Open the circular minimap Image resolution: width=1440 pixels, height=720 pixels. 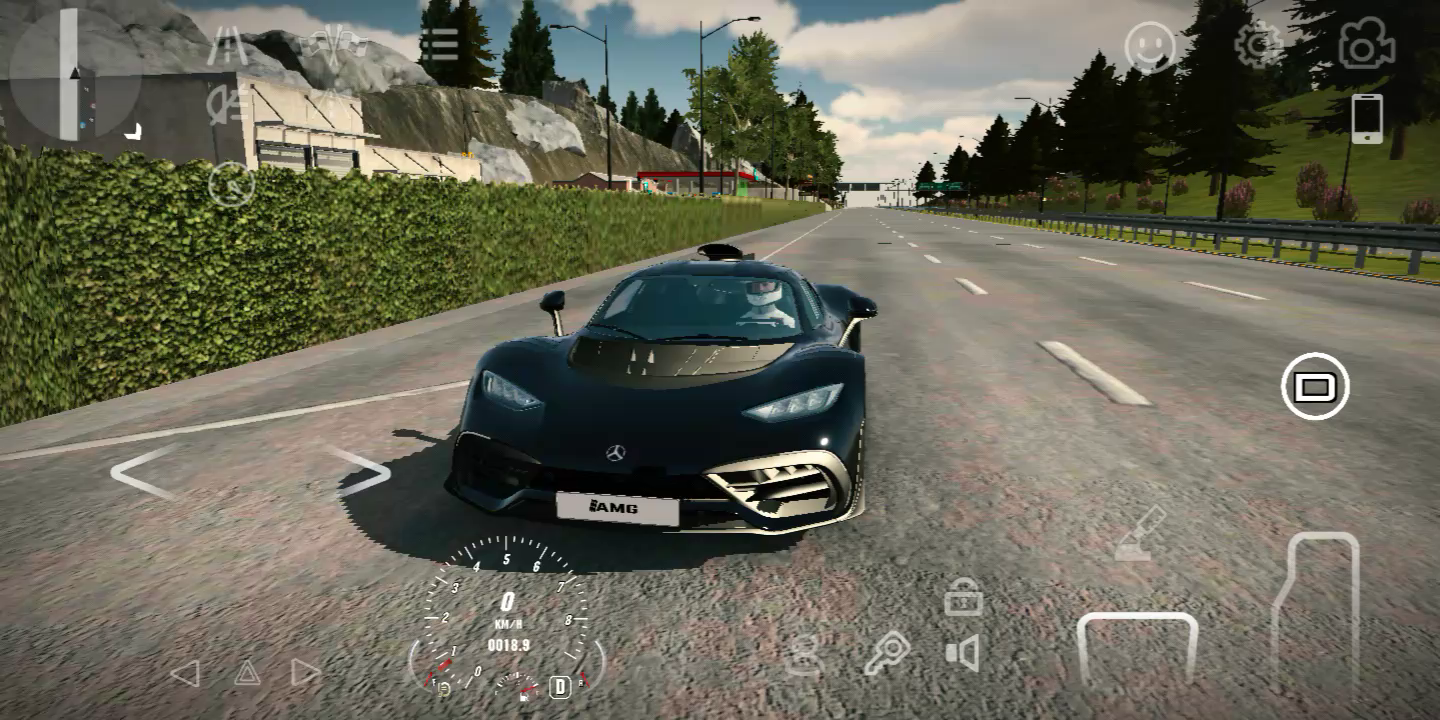click(x=74, y=74)
